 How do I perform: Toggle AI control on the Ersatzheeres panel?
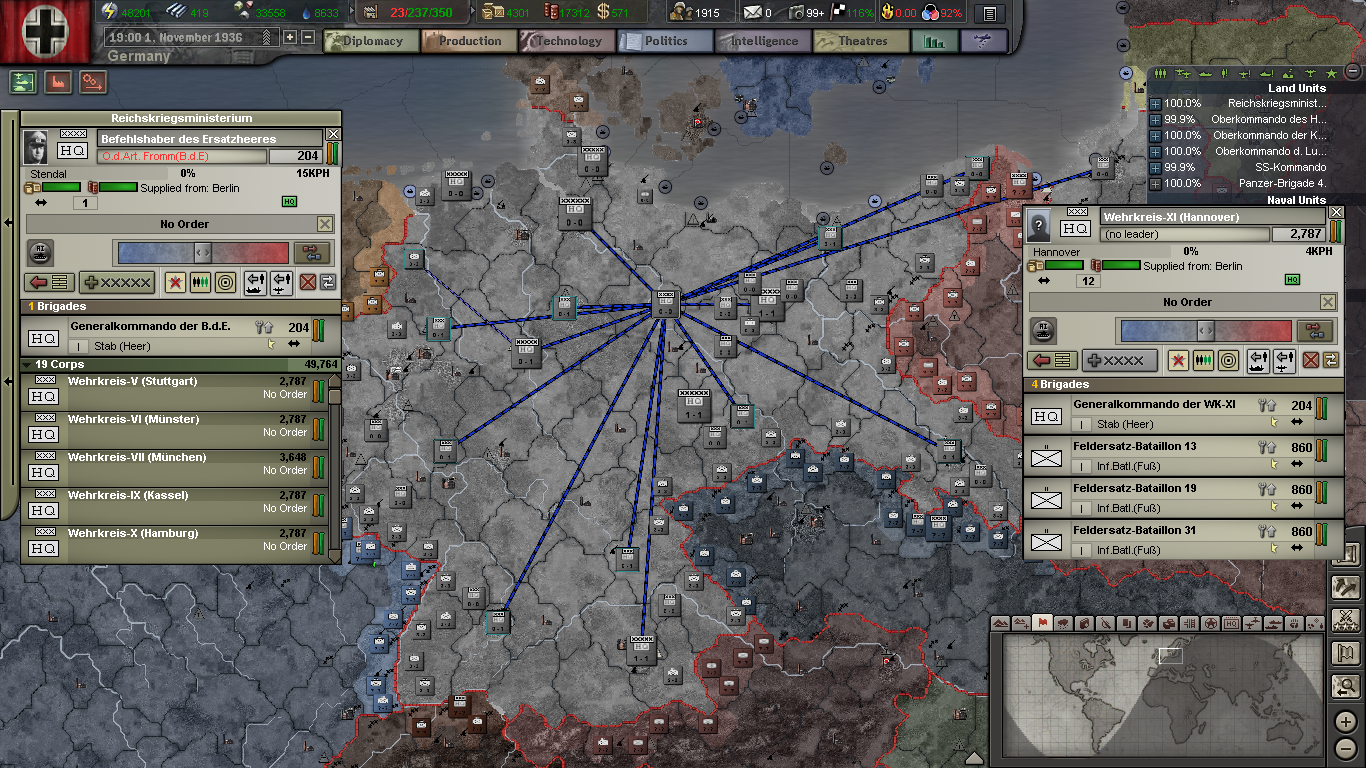(x=40, y=253)
